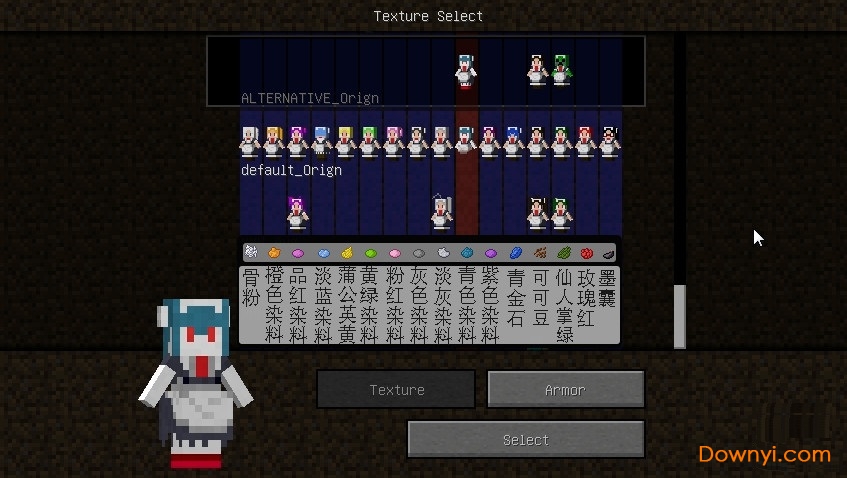
Task: Choose the creeper-faced maid in ALTERNATIVE_Origin
Action: 561,69
